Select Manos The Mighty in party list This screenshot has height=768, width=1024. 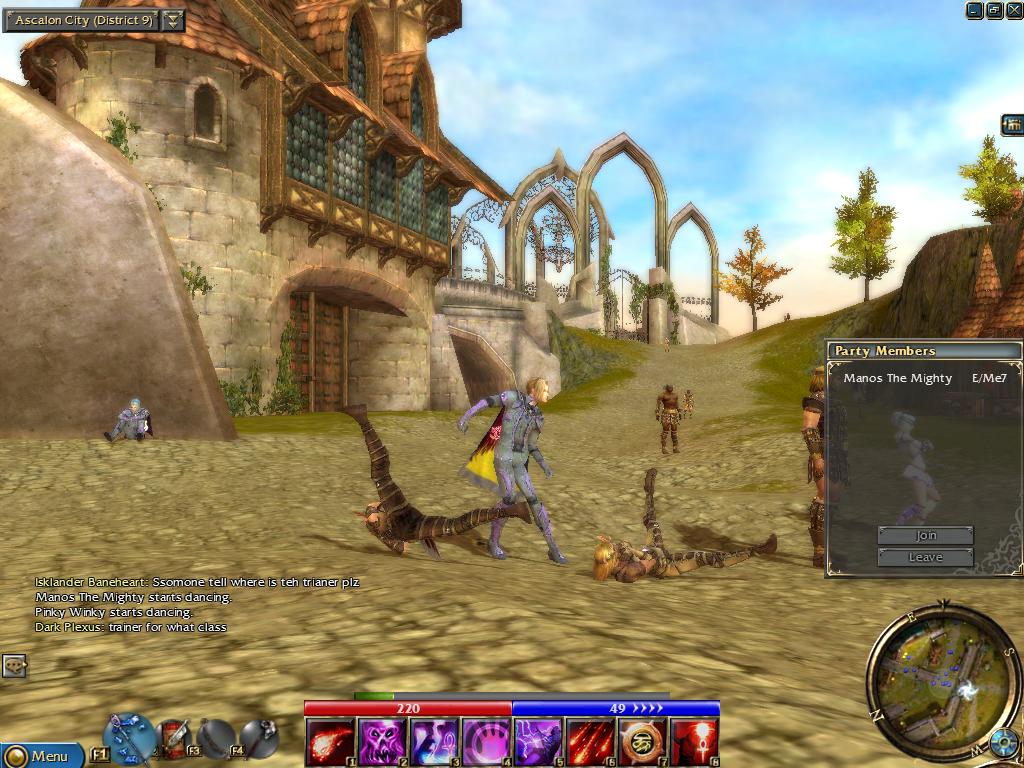pyautogui.click(x=897, y=378)
